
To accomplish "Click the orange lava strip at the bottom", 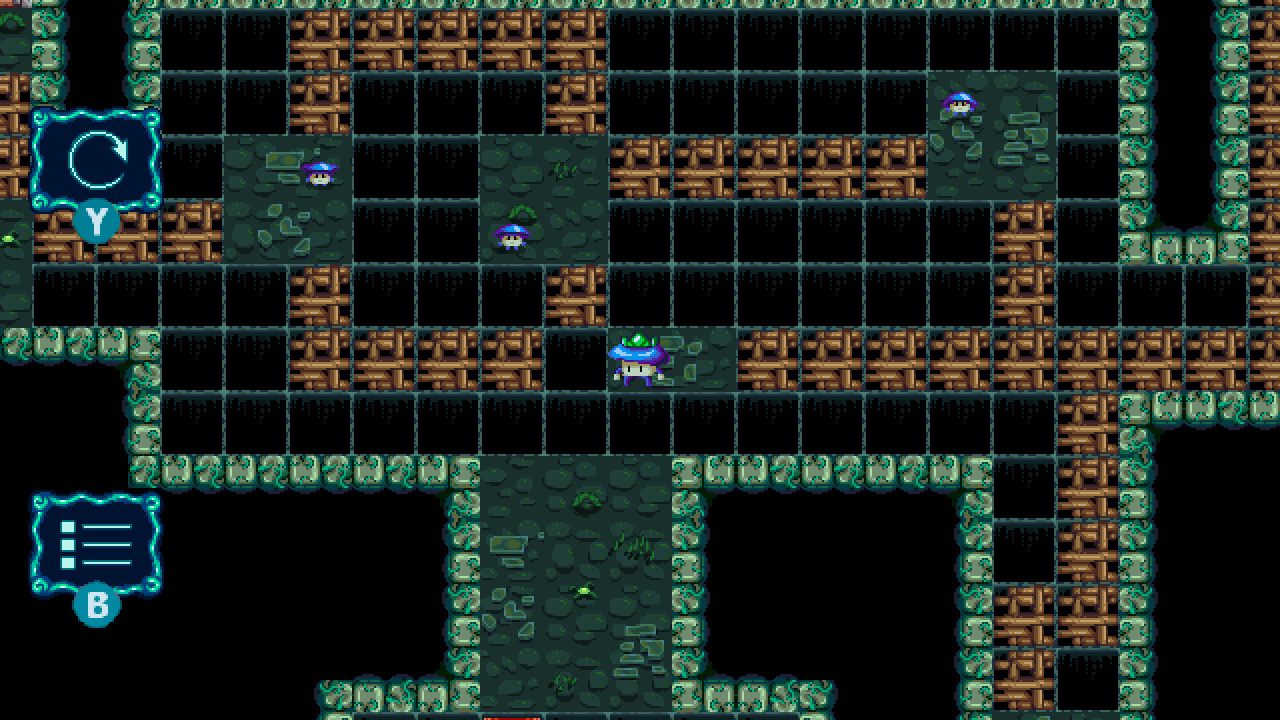I will click(x=510, y=717).
